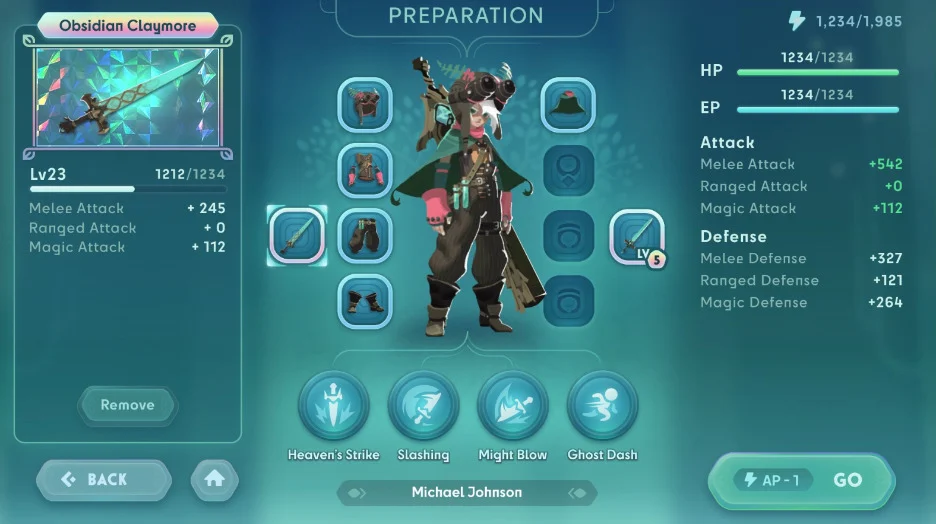
Task: Activate the Might Blow skill icon
Action: [x=512, y=406]
